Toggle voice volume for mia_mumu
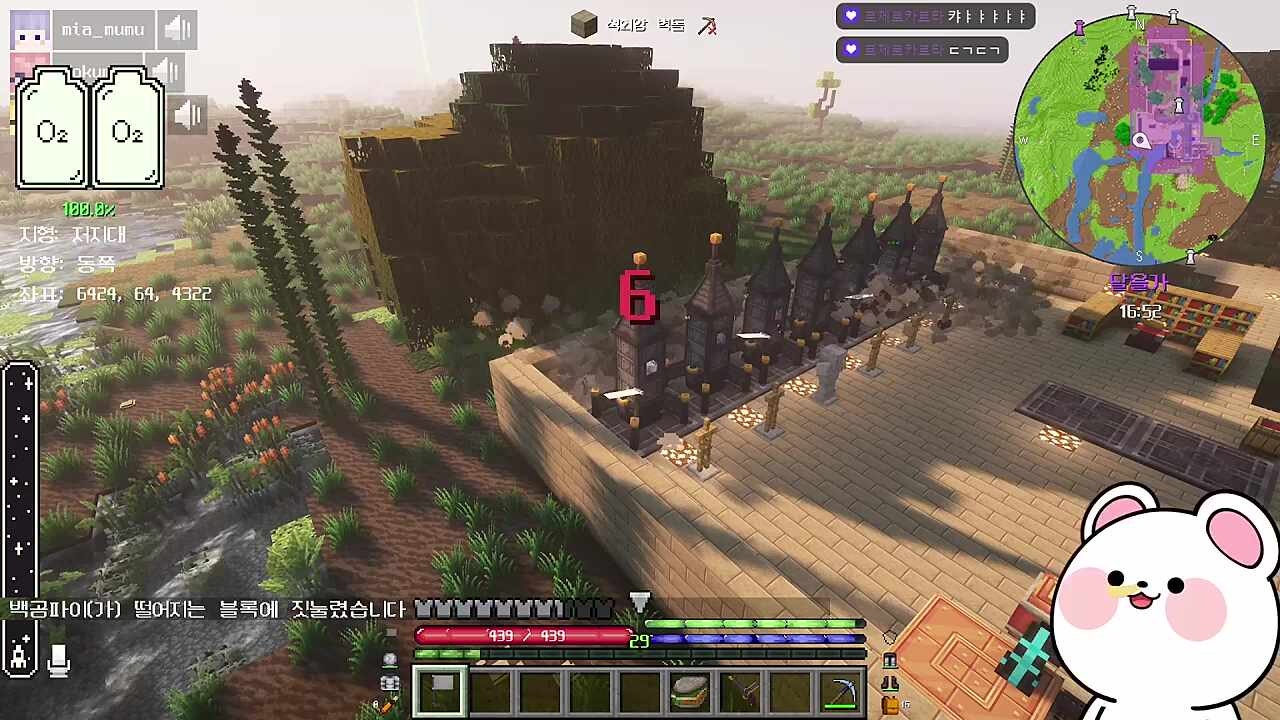1280x720 pixels. (177, 30)
